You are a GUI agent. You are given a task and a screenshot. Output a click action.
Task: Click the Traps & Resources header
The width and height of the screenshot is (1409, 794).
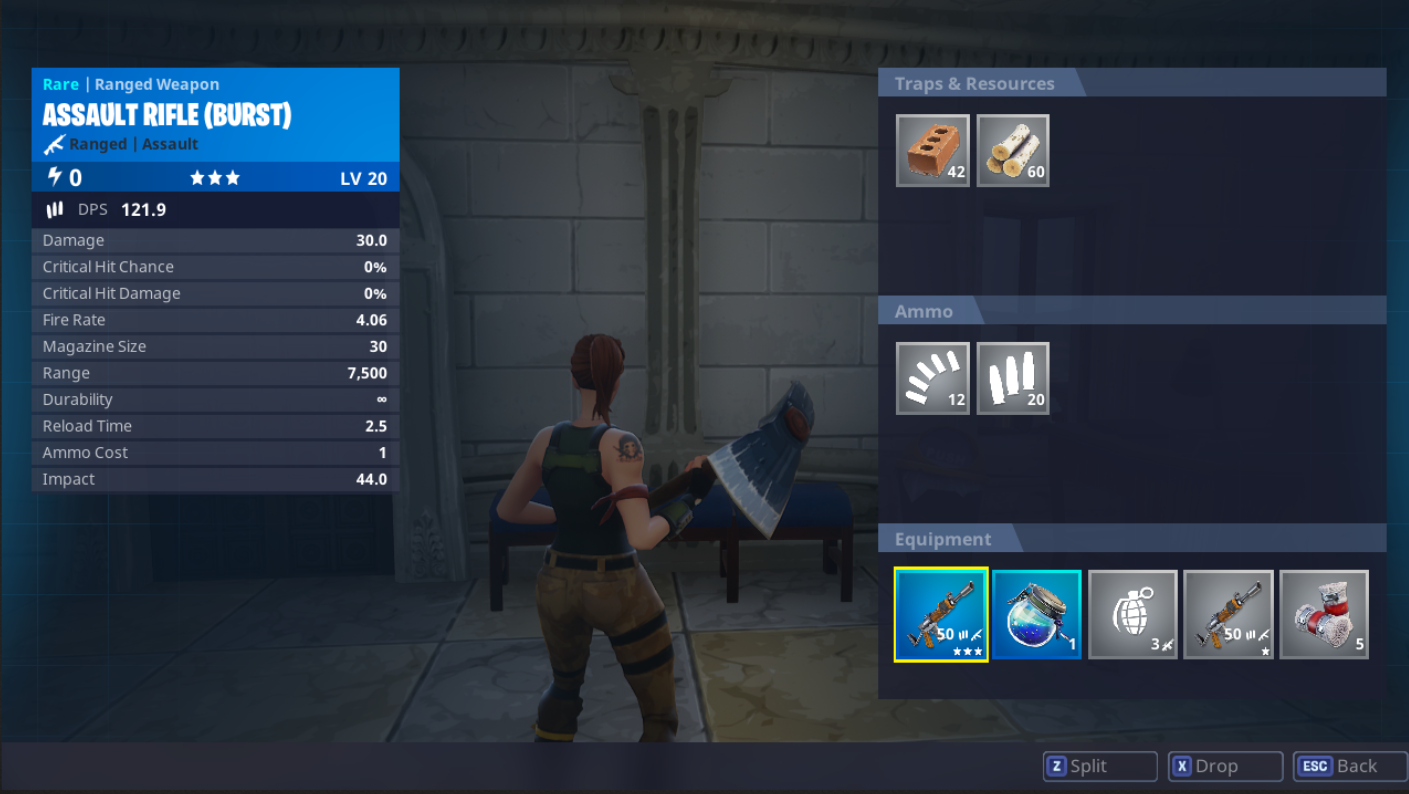pos(975,83)
